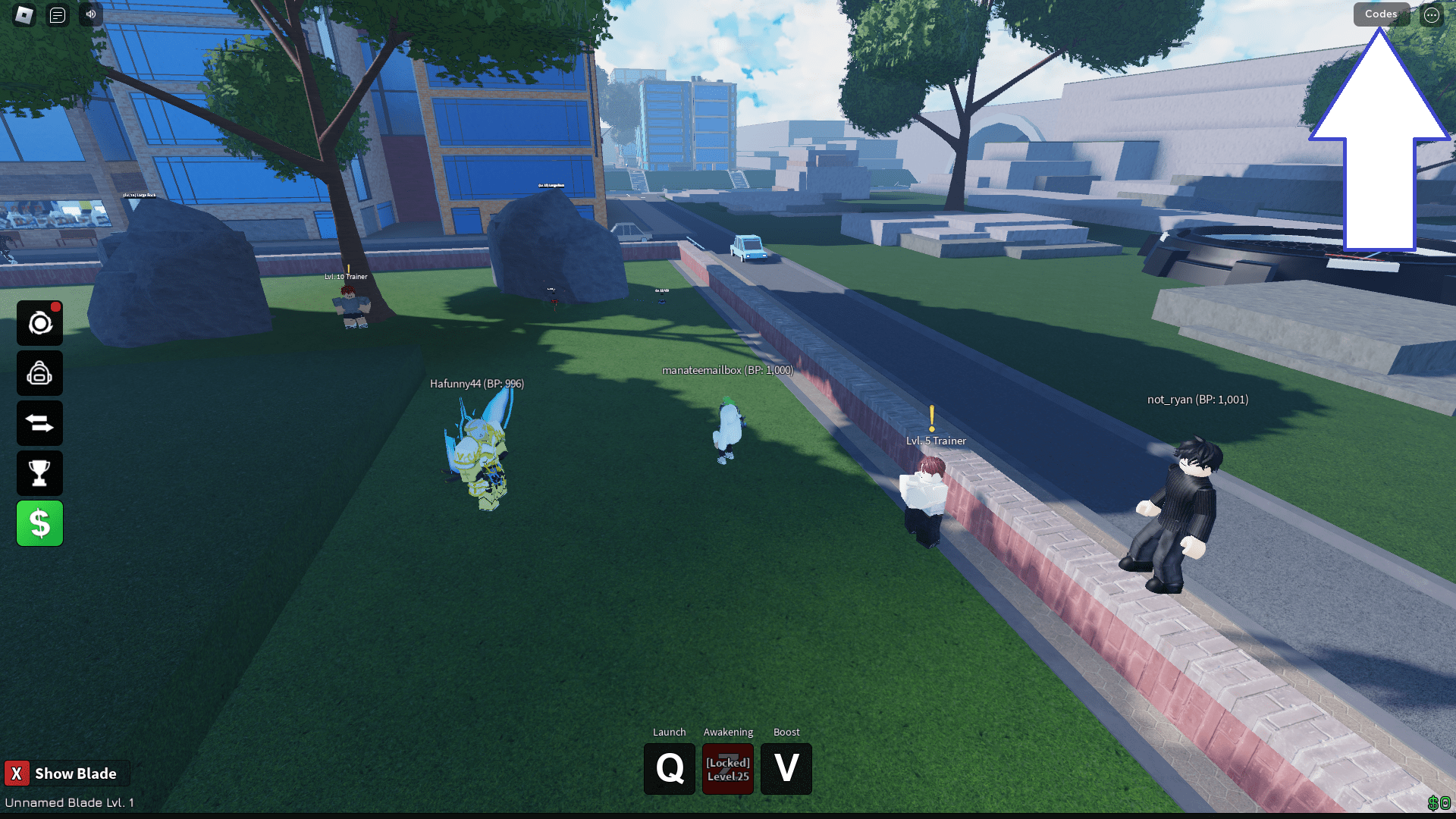Click the Codes button

point(1380,14)
